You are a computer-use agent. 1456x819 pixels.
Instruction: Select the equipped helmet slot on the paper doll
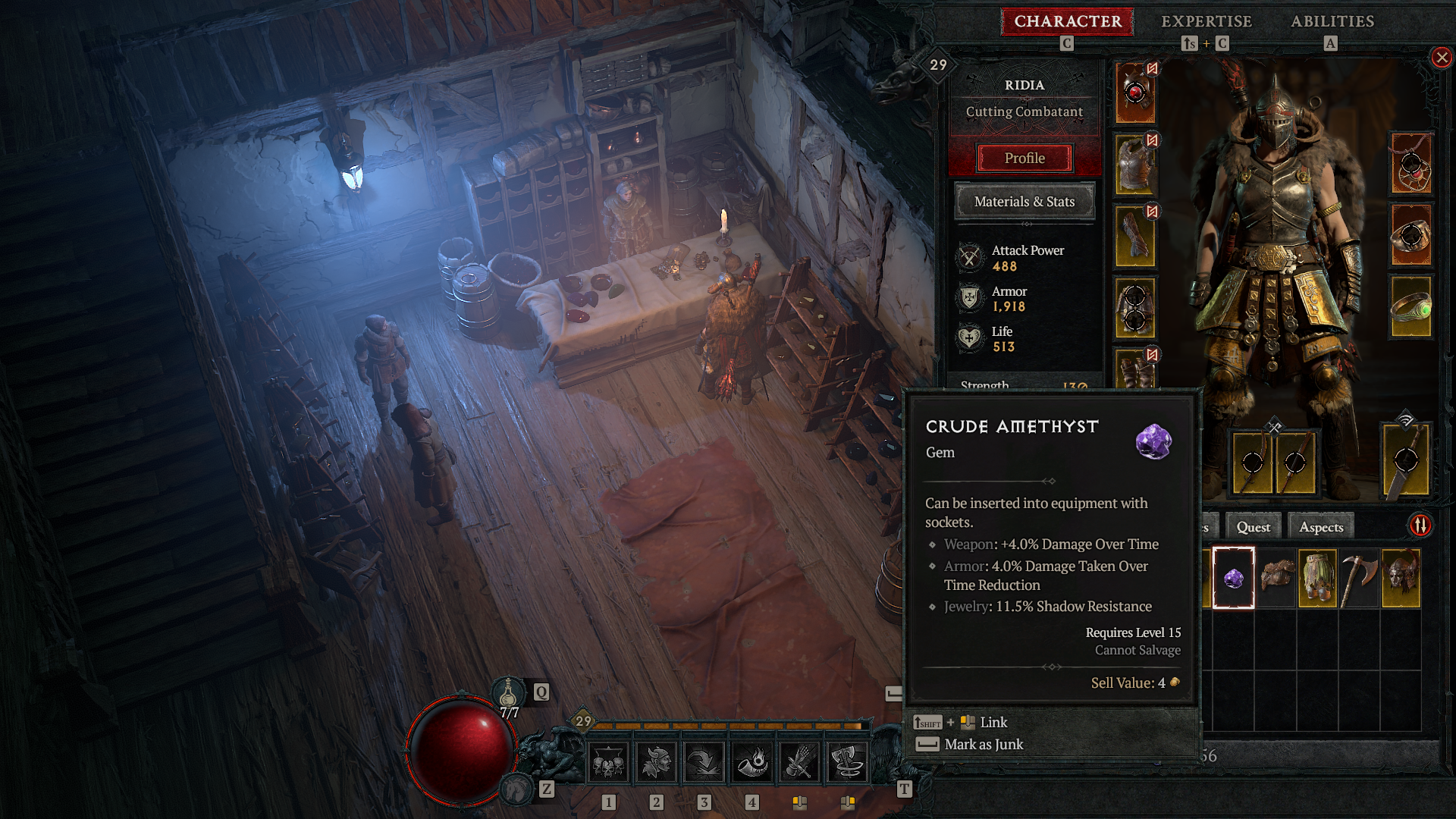click(1135, 91)
